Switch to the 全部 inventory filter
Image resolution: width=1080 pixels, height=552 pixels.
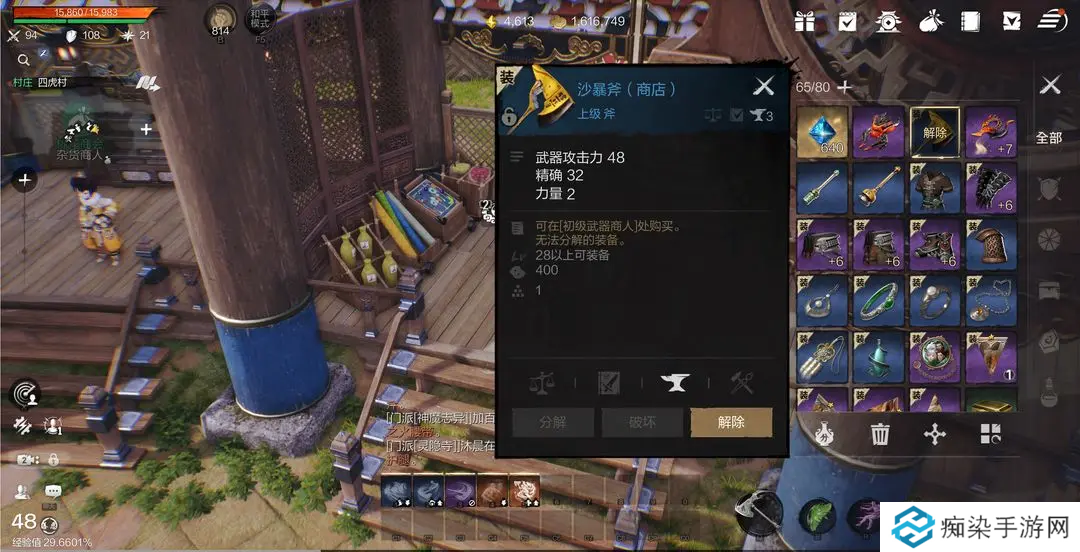click(1049, 138)
